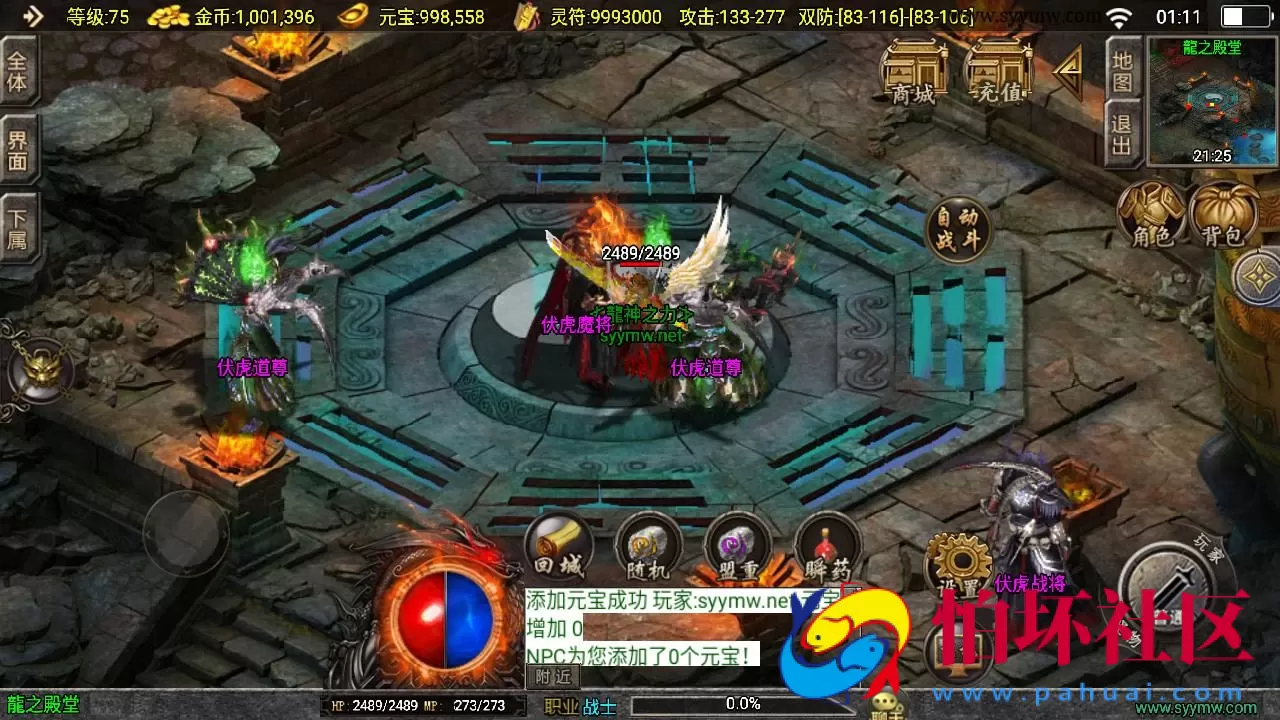
Task: Use the 随机 random teleport stone
Action: pos(648,547)
